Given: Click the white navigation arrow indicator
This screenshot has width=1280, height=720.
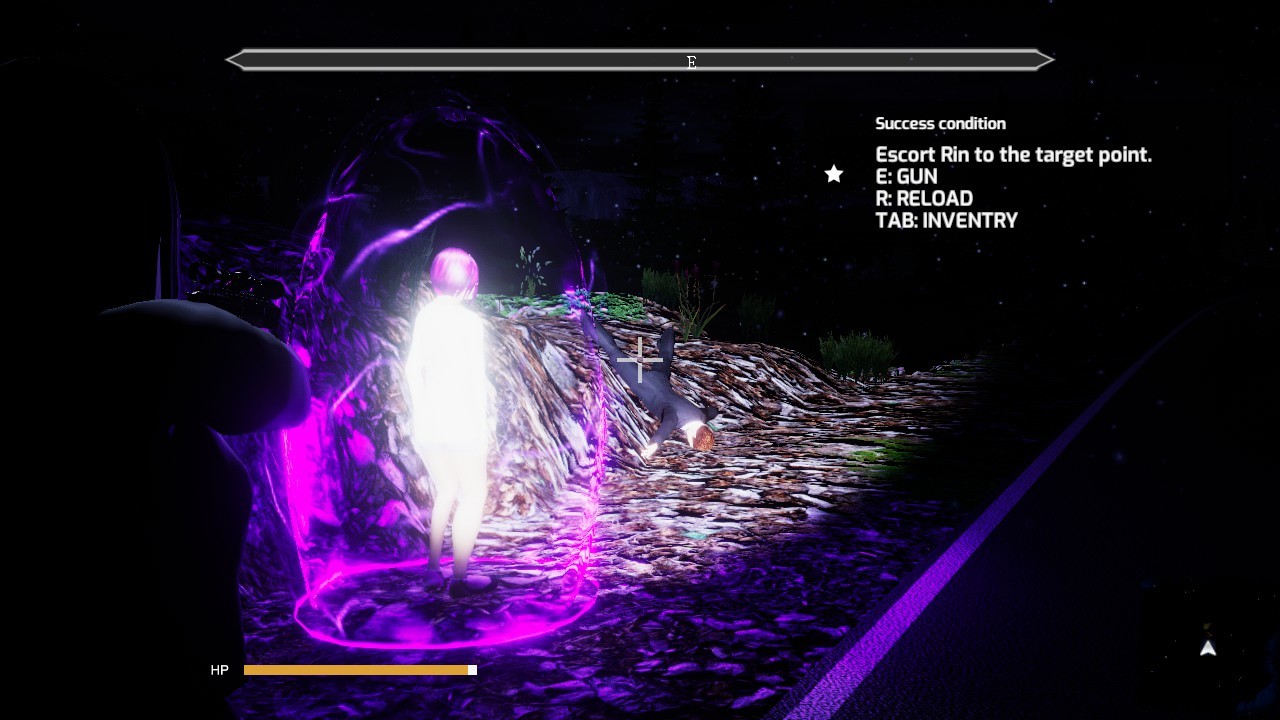Looking at the screenshot, I should [x=1208, y=648].
